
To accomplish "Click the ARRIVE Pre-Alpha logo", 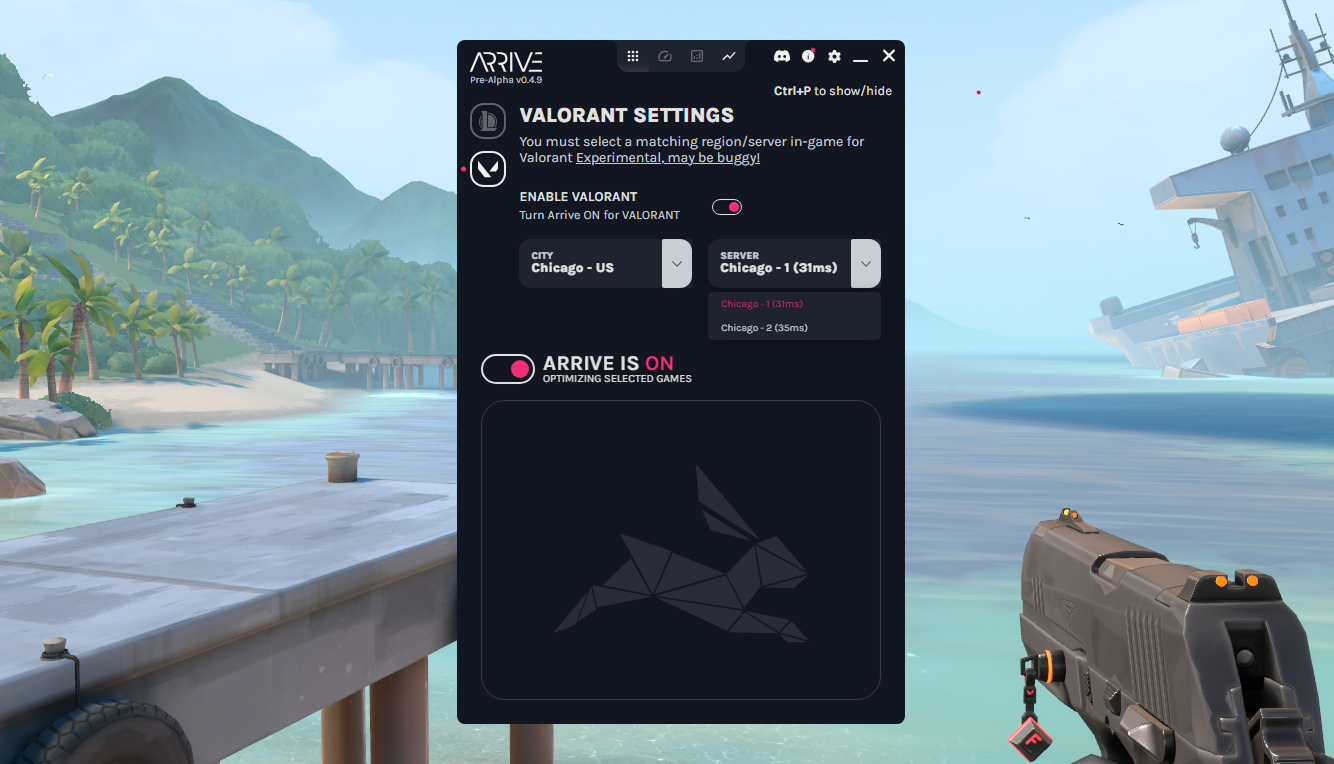I will (507, 65).
